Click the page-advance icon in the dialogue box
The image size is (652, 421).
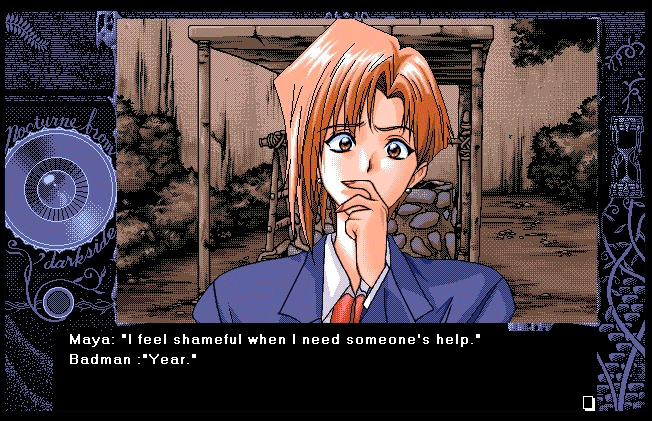click(x=589, y=403)
